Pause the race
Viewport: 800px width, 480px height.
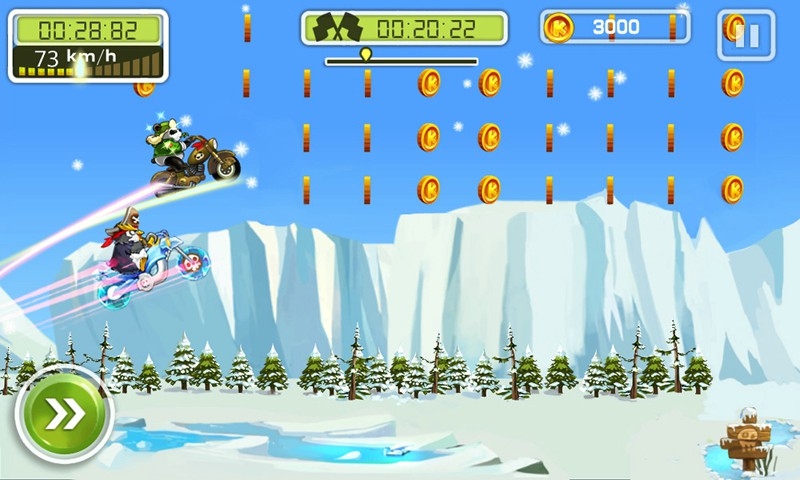coord(746,36)
